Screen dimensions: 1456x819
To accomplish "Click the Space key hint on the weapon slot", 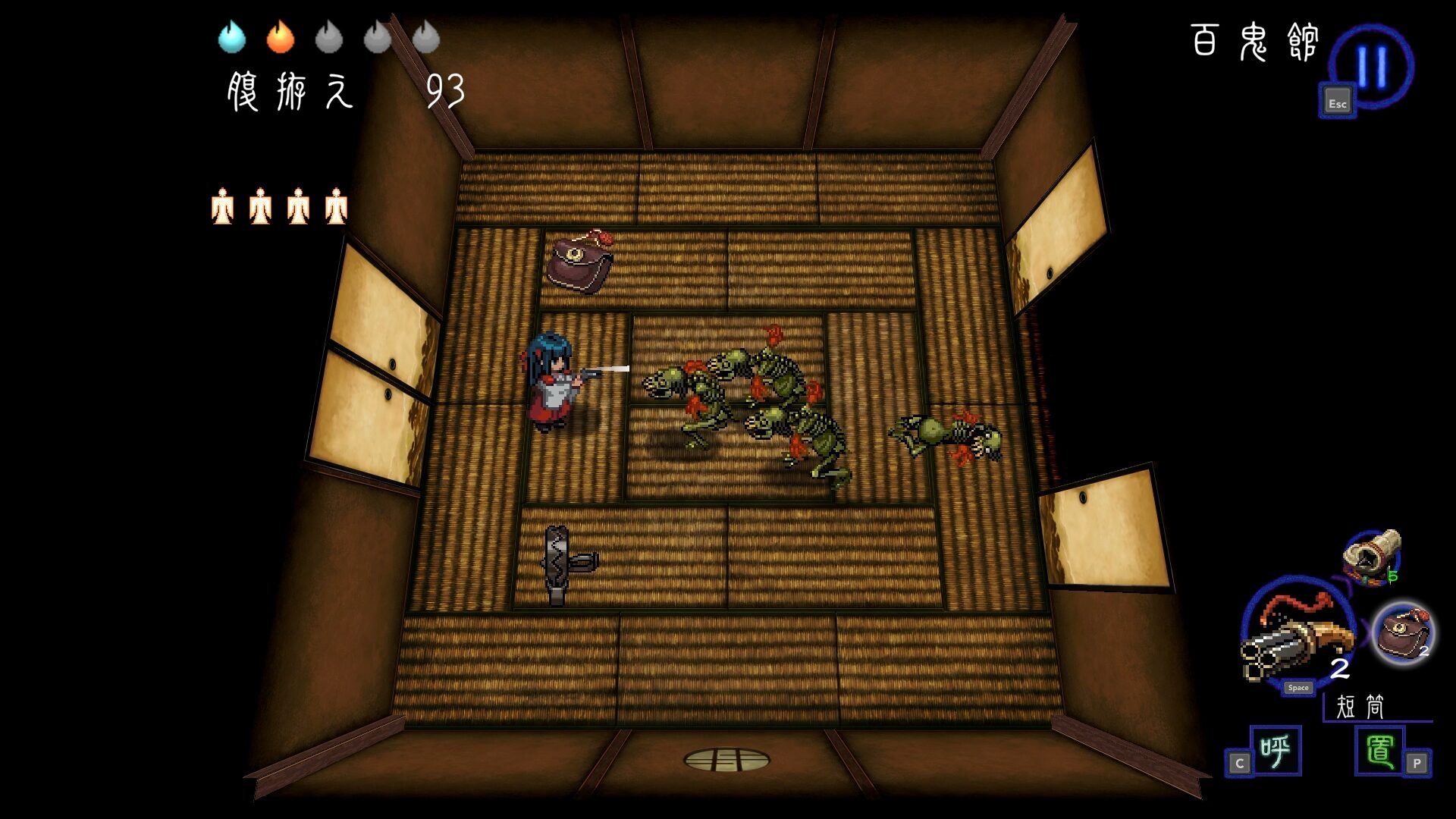I will tap(1298, 688).
